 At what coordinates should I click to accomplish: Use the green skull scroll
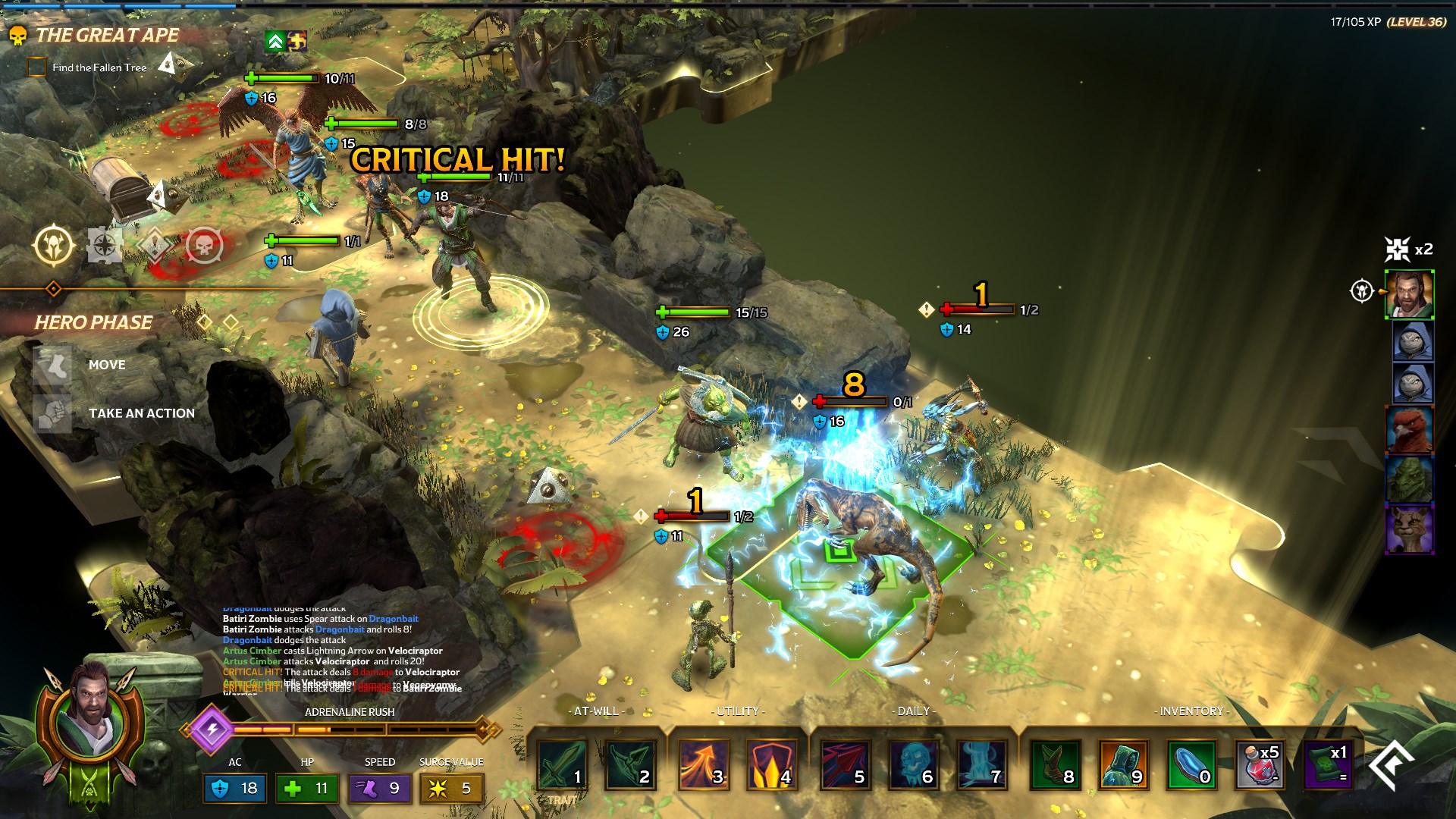[1329, 764]
